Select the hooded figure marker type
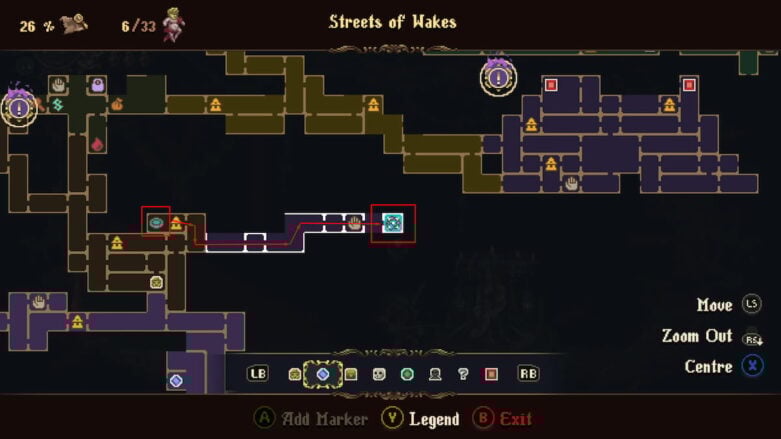Screen dimensions: 781x439 [x=435, y=374]
